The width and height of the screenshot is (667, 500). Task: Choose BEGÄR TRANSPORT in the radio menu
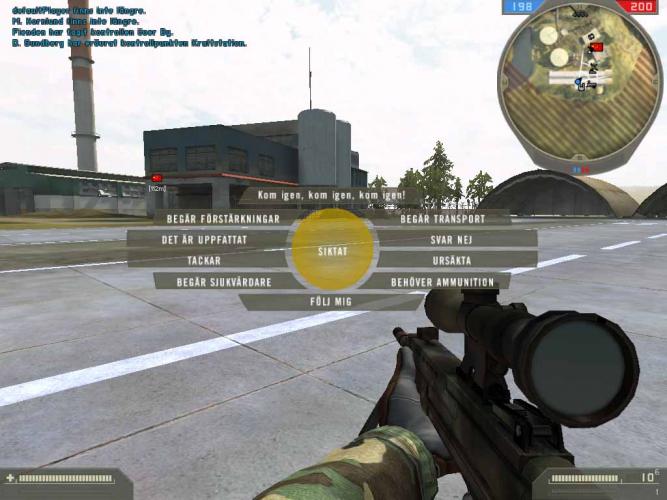[x=442, y=218]
